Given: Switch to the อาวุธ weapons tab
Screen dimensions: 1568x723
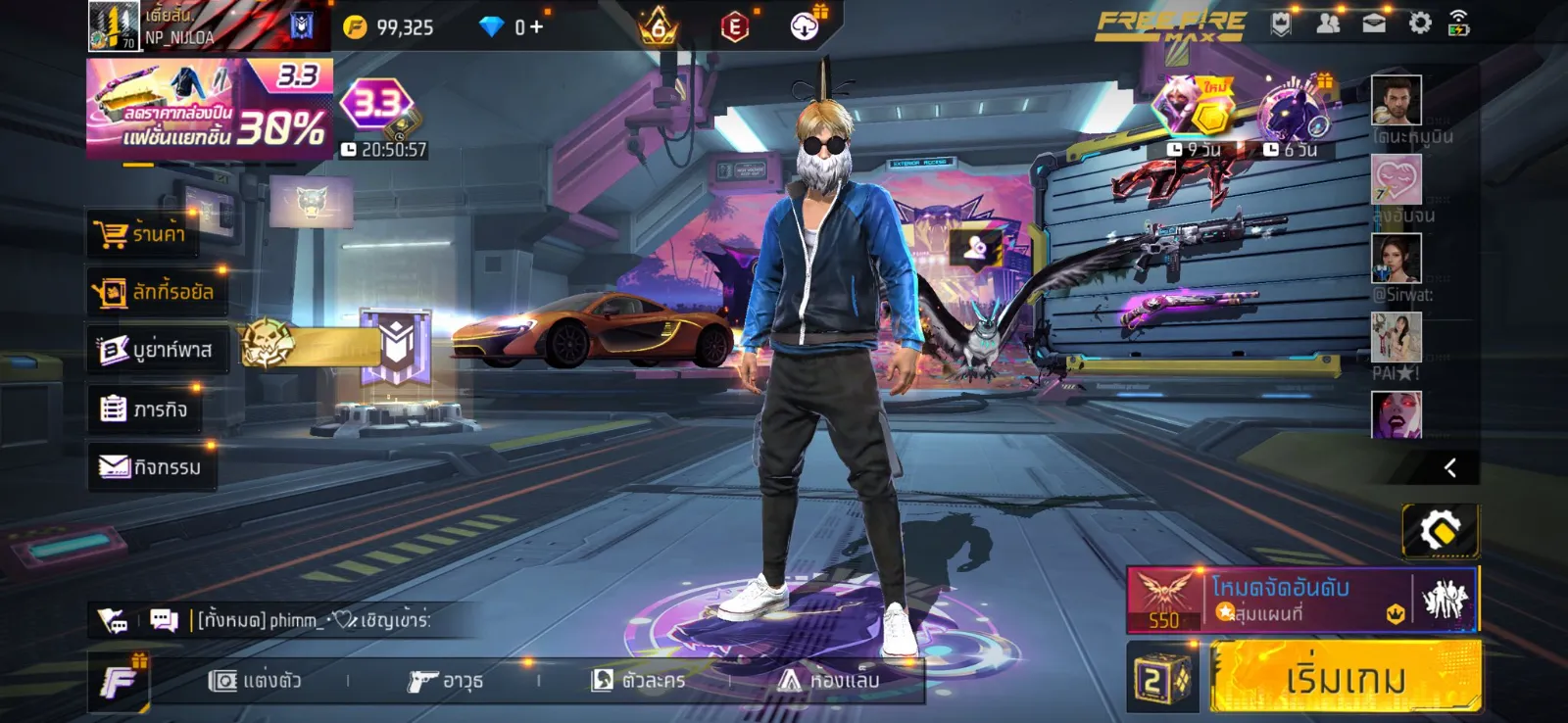Looking at the screenshot, I should 446,680.
